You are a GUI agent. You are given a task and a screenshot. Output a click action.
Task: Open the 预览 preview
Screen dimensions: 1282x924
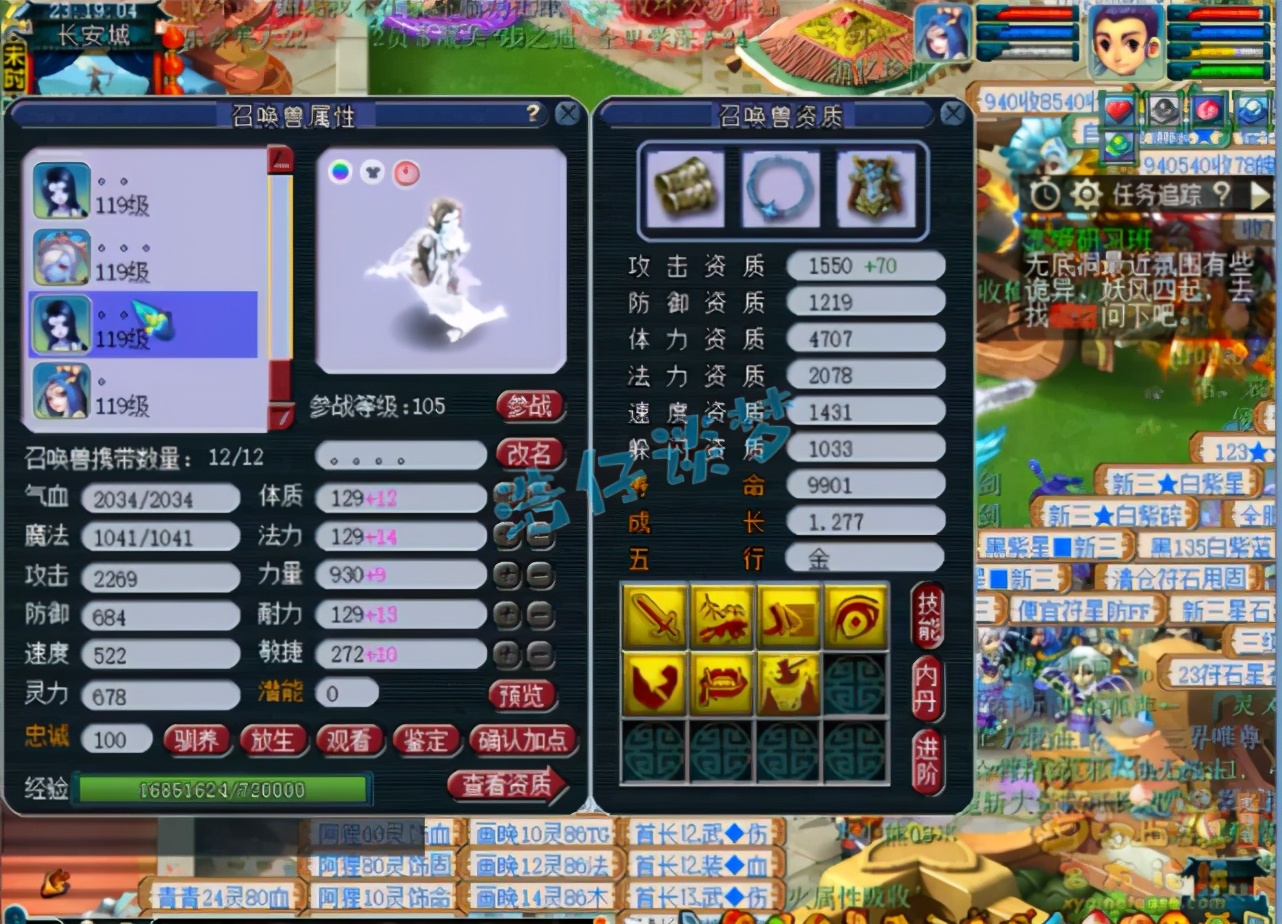pyautogui.click(x=523, y=693)
